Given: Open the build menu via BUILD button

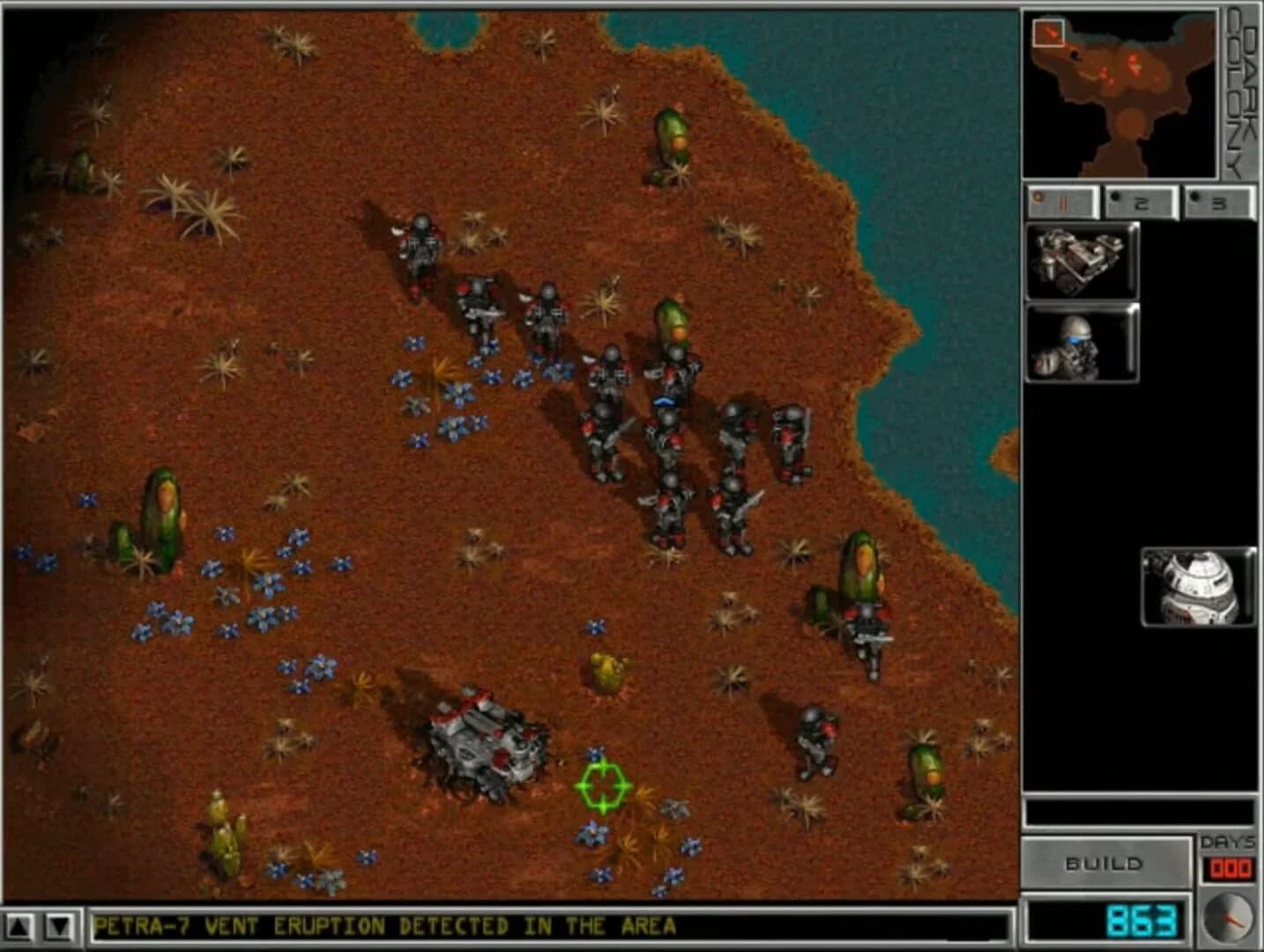Looking at the screenshot, I should tap(1109, 863).
